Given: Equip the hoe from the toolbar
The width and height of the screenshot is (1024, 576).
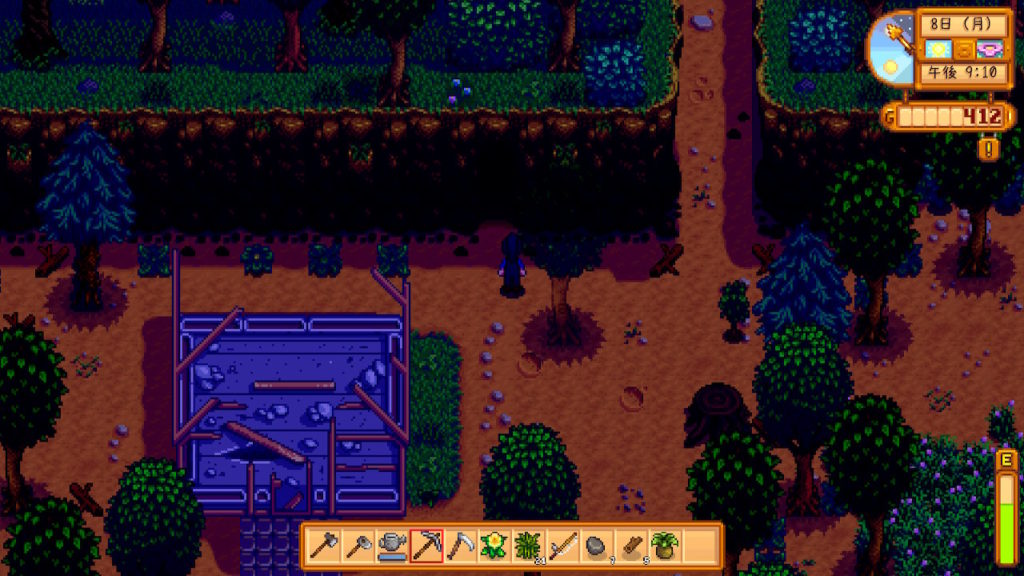Looking at the screenshot, I should (358, 546).
